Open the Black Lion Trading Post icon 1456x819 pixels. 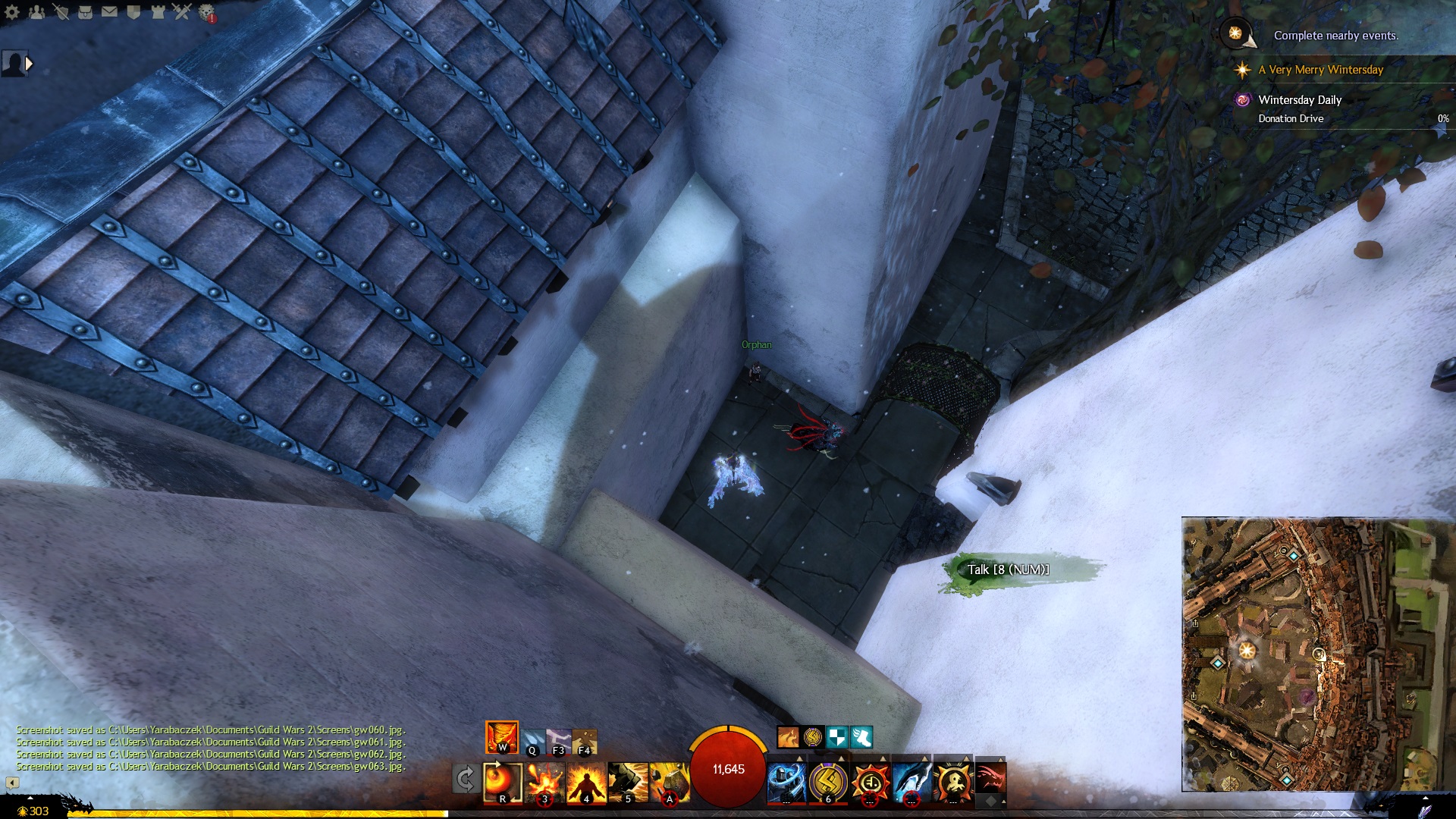pos(206,12)
